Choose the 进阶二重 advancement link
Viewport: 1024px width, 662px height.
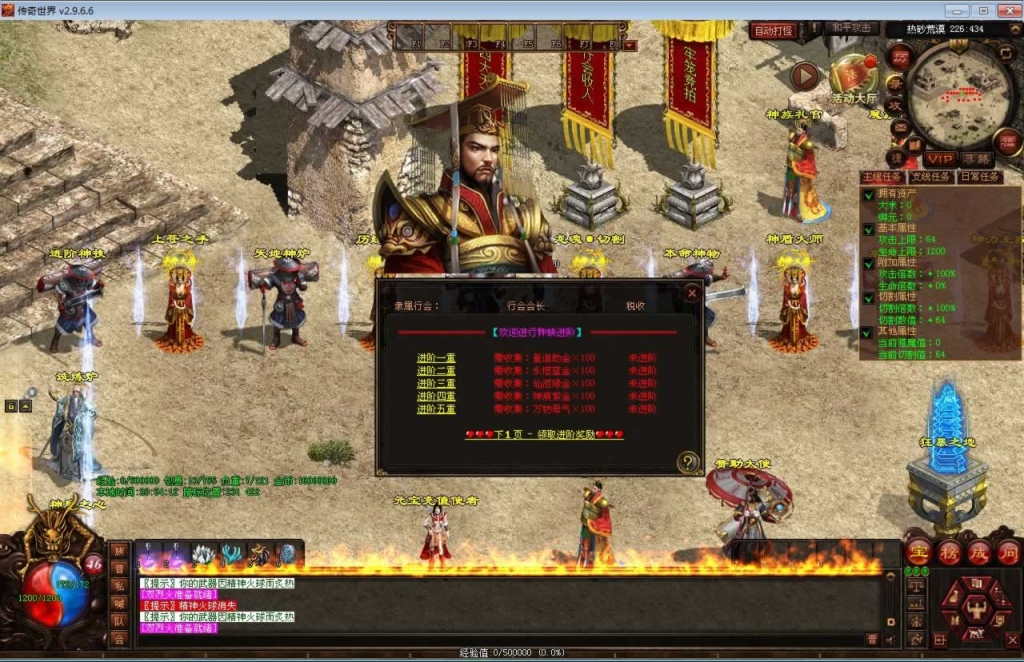[x=436, y=370]
